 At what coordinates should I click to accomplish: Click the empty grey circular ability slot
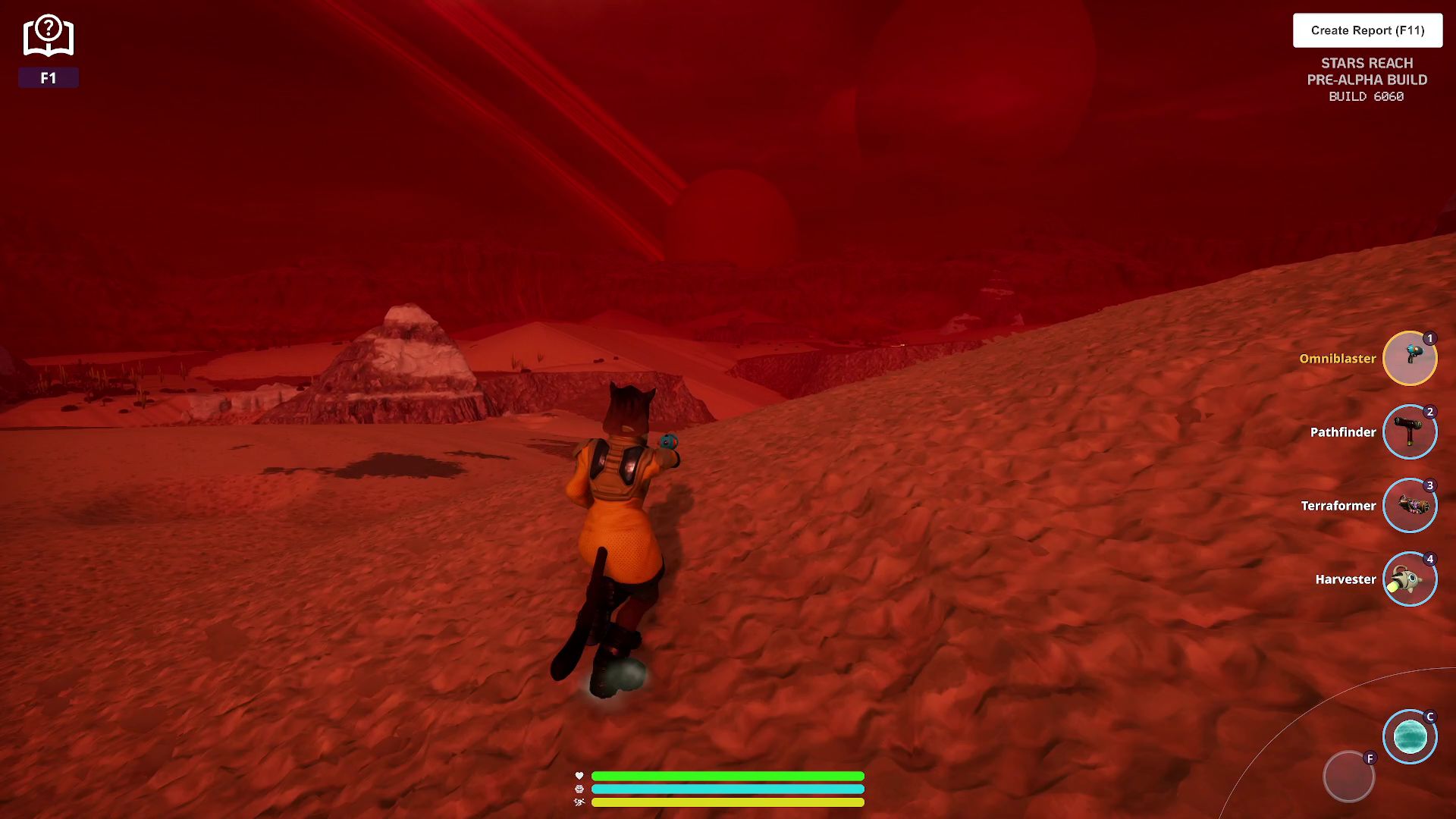(x=1348, y=777)
